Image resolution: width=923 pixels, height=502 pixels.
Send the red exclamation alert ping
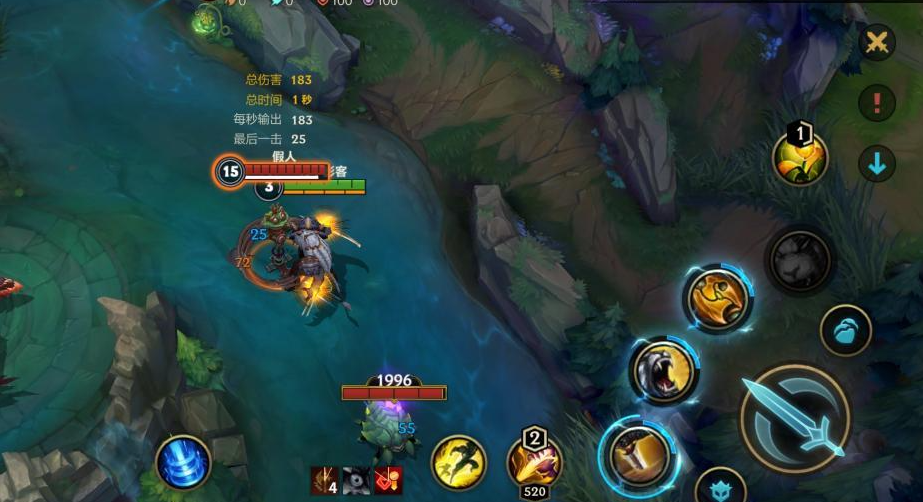(x=877, y=102)
